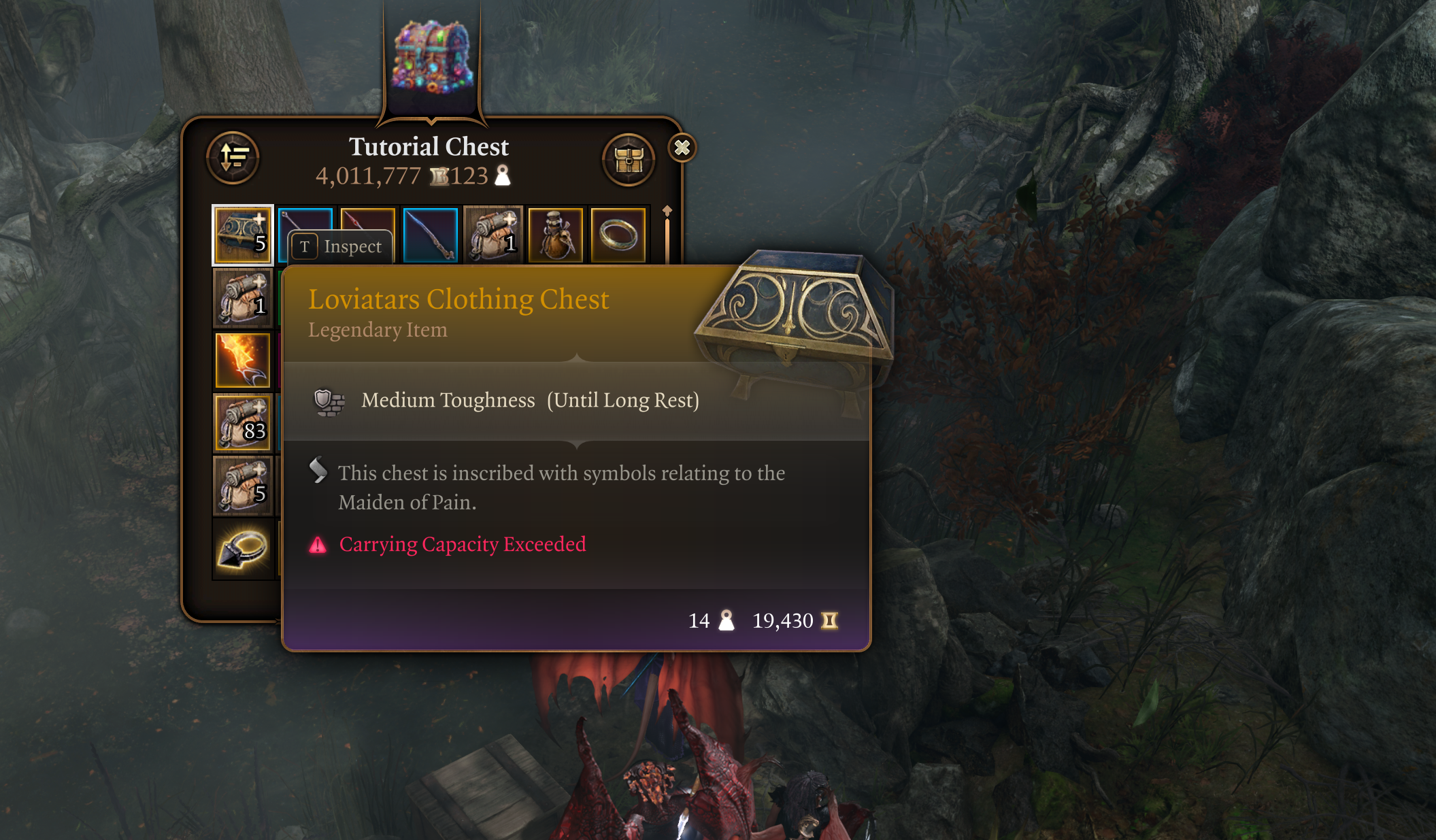Select the backpack stack of 83
Image resolution: width=1436 pixels, height=840 pixels.
tap(242, 422)
